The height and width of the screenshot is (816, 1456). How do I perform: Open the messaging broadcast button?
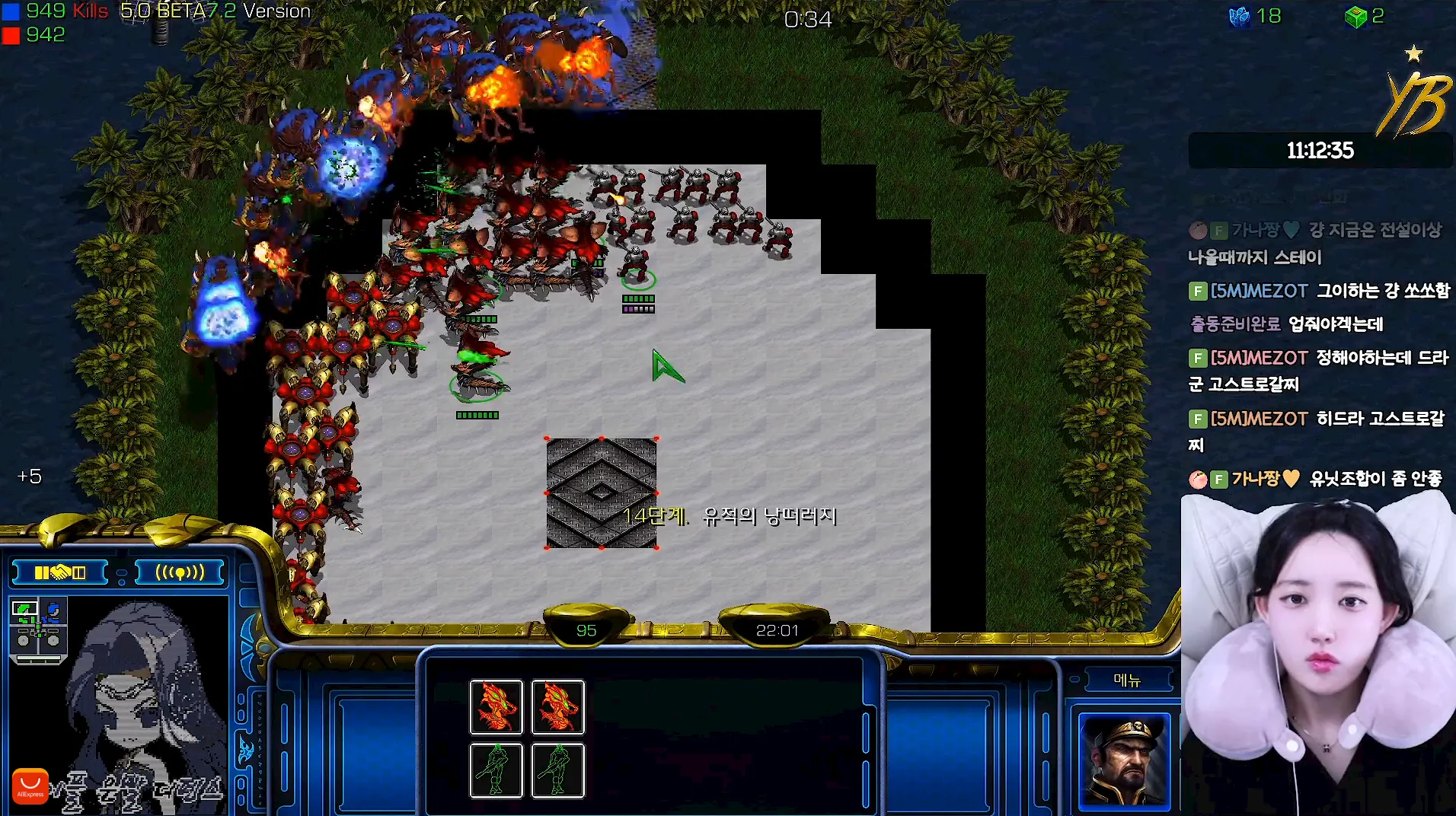(180, 572)
